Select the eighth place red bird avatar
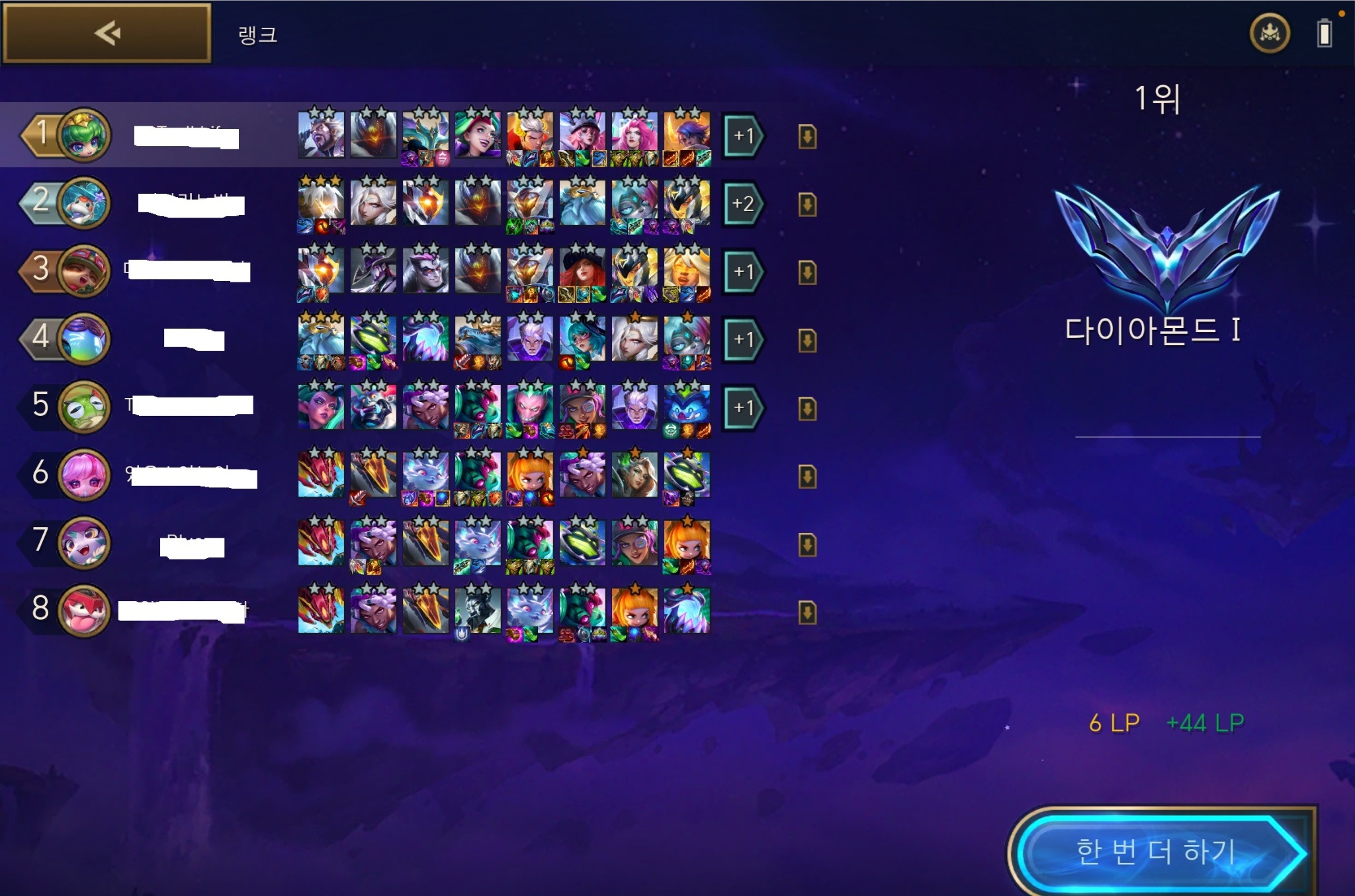Screen dimensions: 1355x896 [84, 610]
